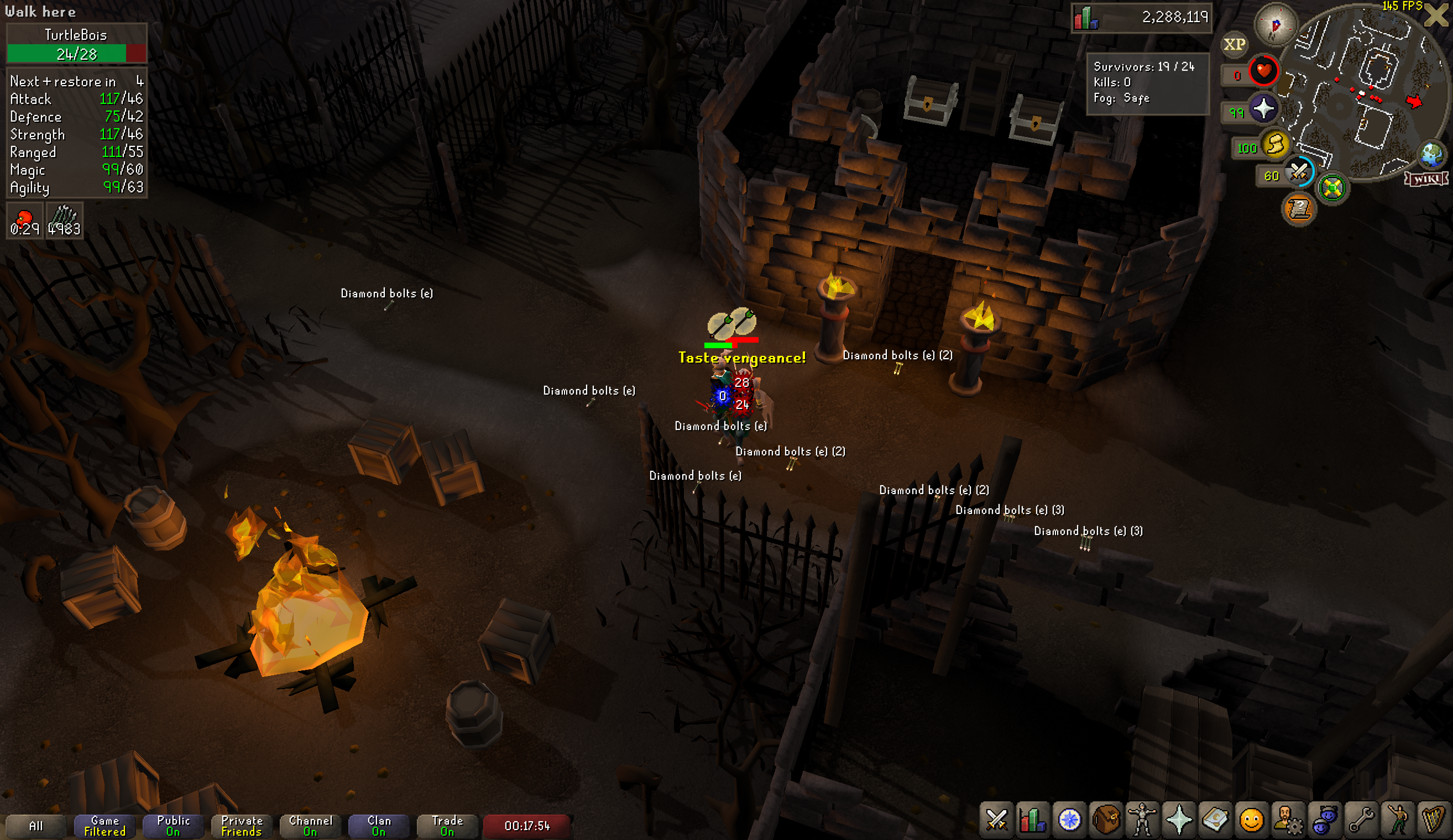Viewport: 1453px width, 840px height.
Task: Open the harp Music Player tab
Action: pos(1434,819)
